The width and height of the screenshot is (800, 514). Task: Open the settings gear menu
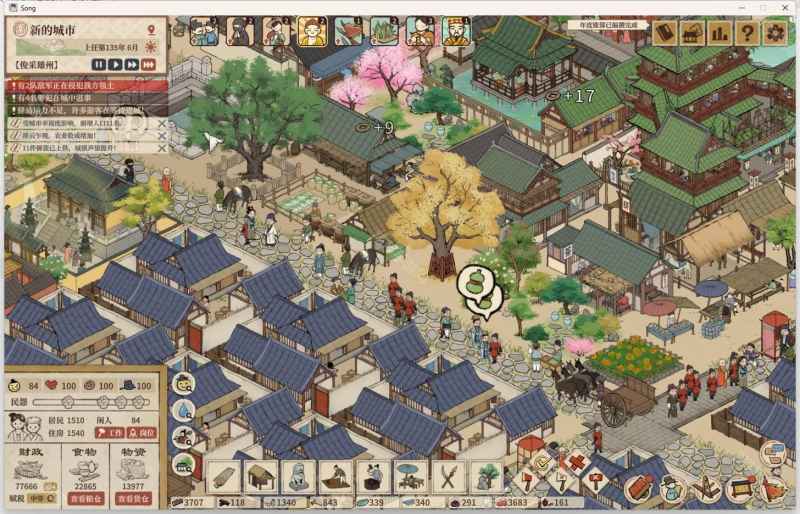point(774,32)
